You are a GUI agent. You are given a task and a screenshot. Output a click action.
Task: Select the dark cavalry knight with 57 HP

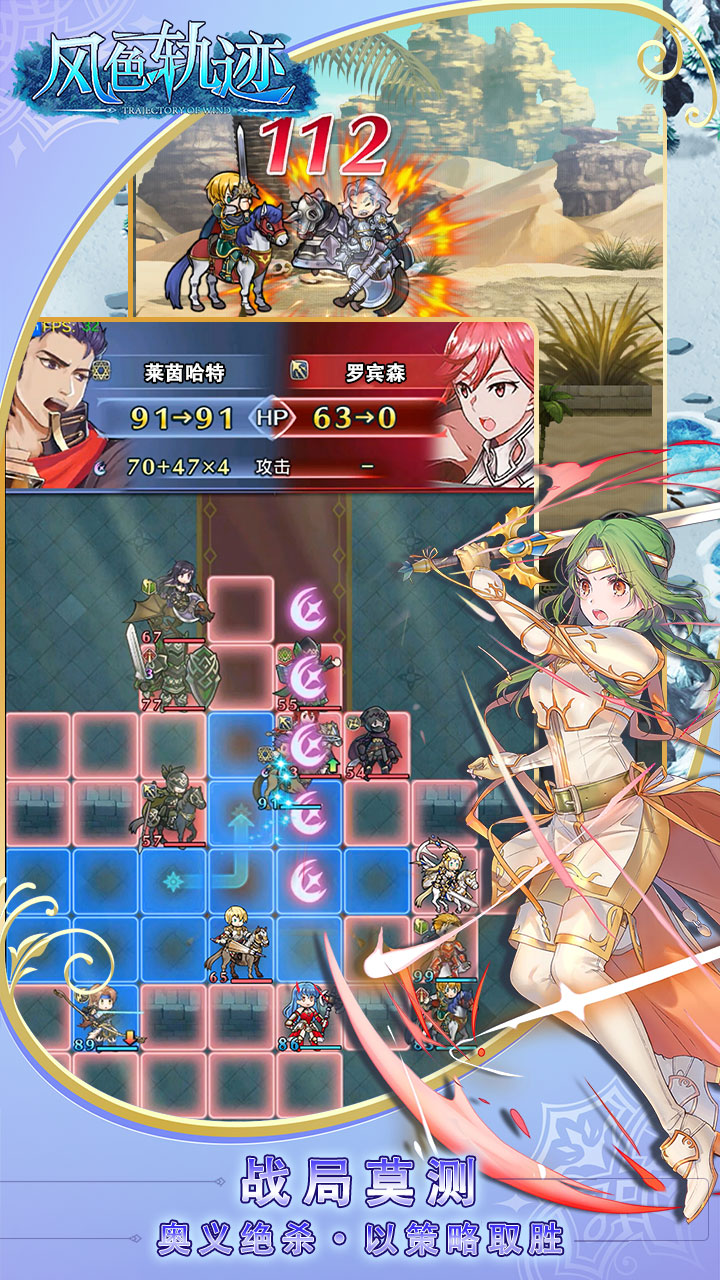tap(170, 810)
